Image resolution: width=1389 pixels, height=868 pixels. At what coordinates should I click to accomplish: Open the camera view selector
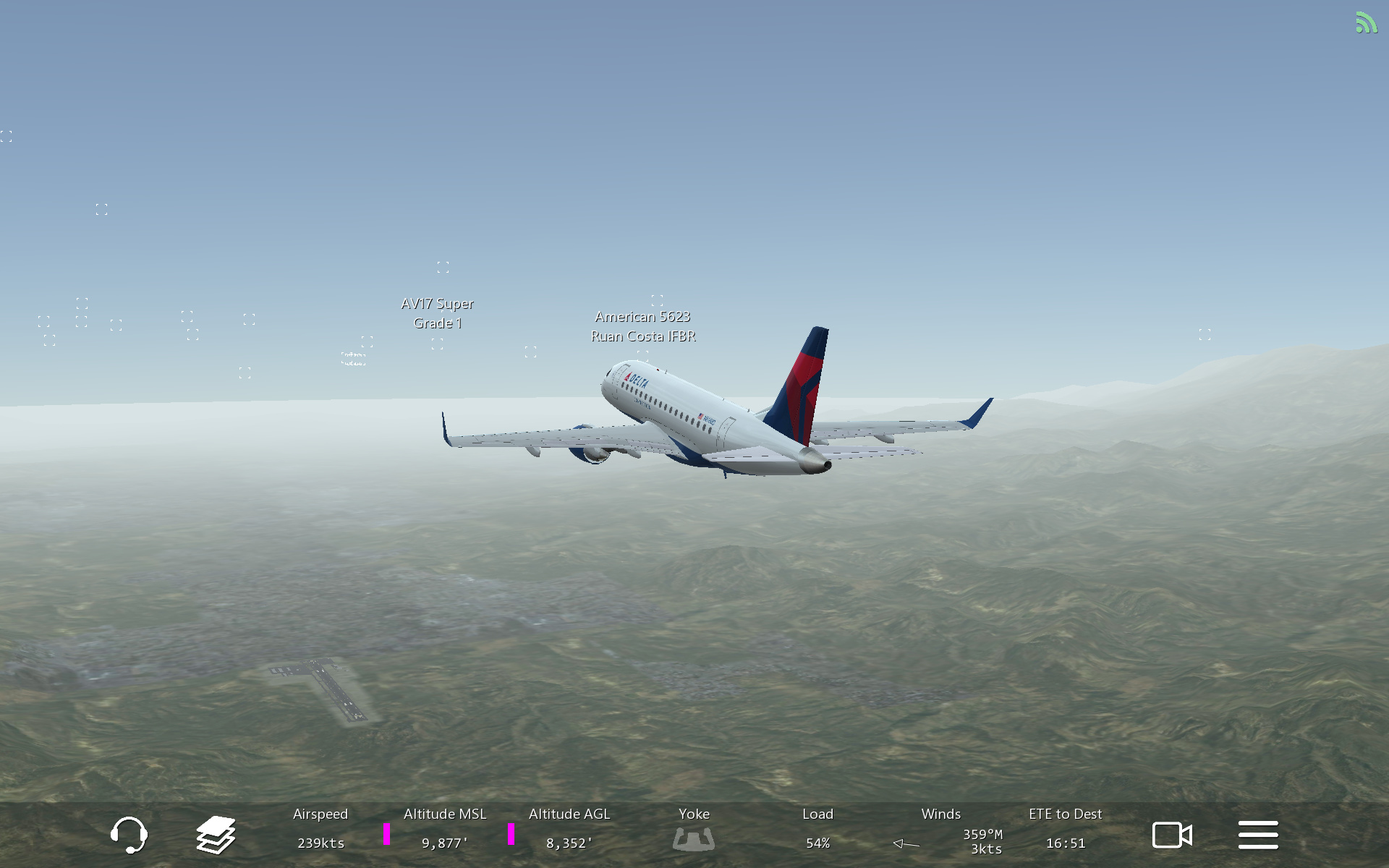(1172, 835)
